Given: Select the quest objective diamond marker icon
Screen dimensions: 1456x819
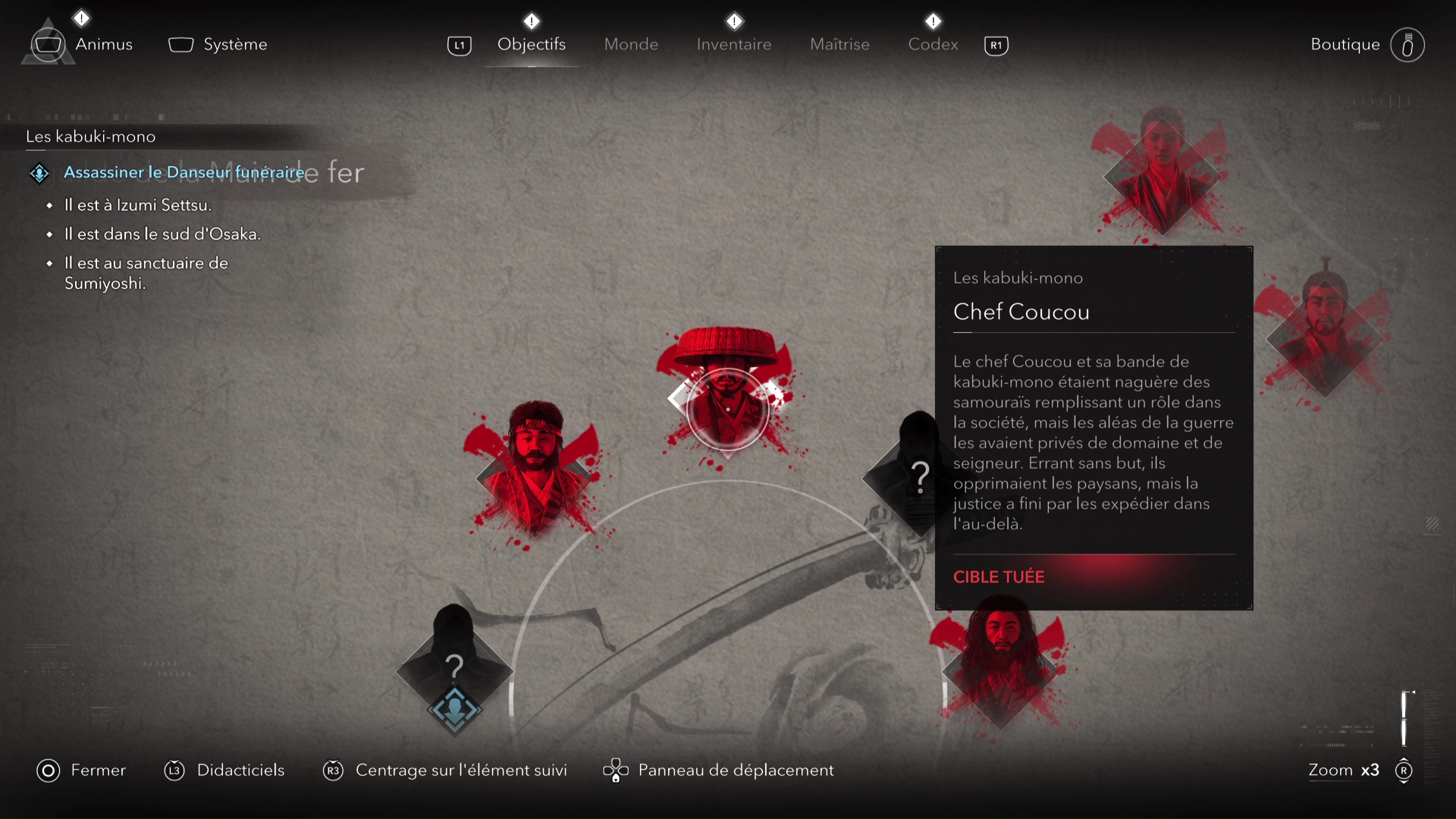Looking at the screenshot, I should tap(39, 173).
